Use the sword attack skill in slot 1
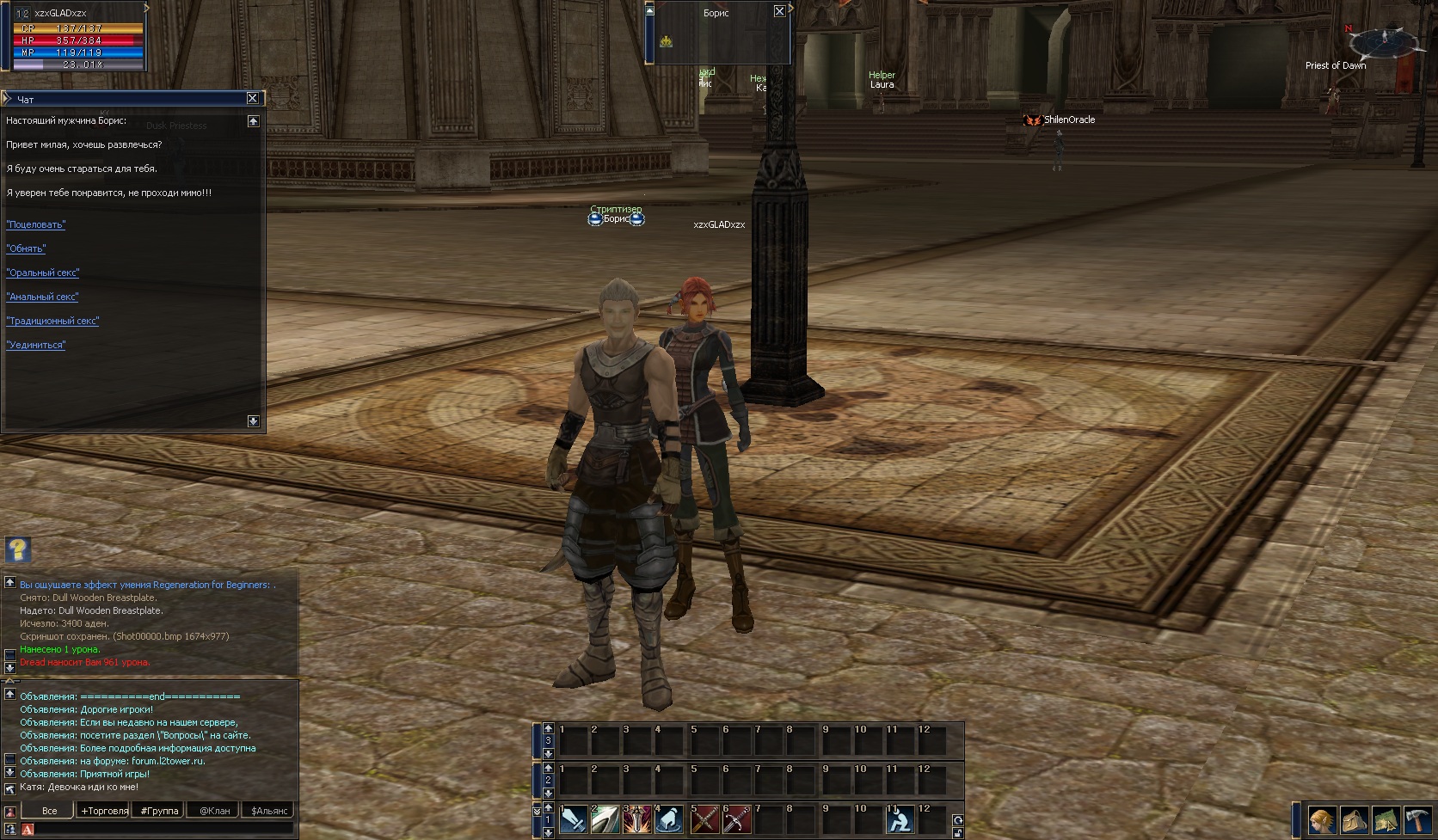 point(574,821)
